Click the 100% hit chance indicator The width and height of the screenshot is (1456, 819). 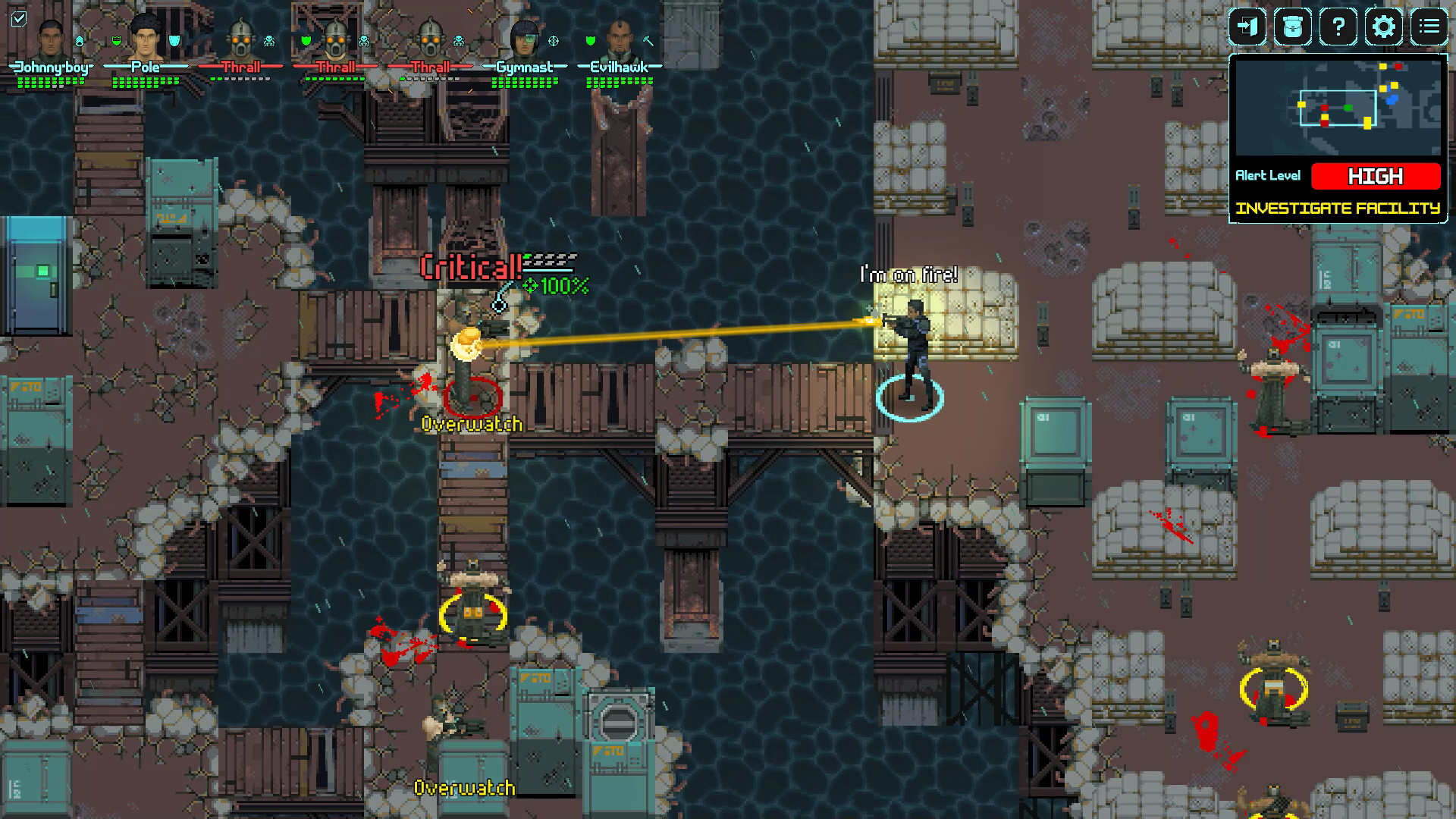pyautogui.click(x=557, y=287)
